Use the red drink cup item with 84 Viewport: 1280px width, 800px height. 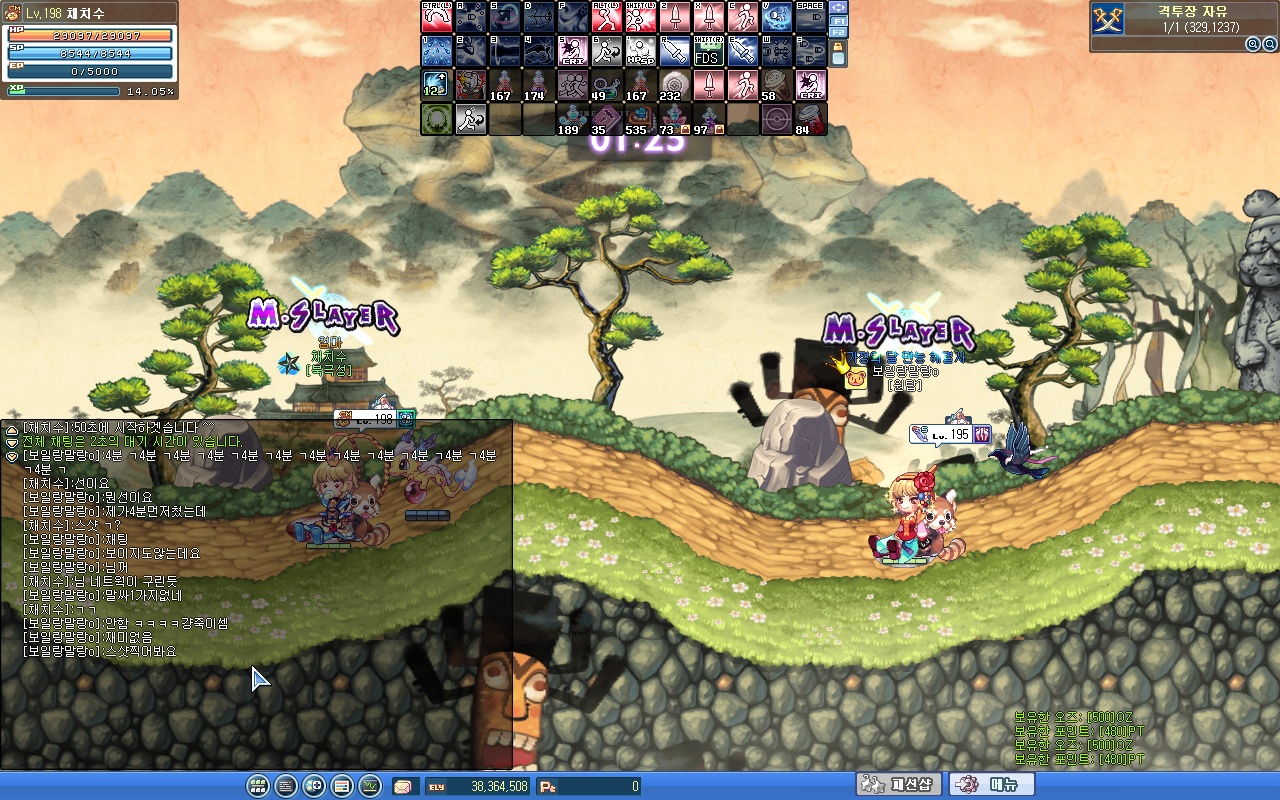click(810, 119)
